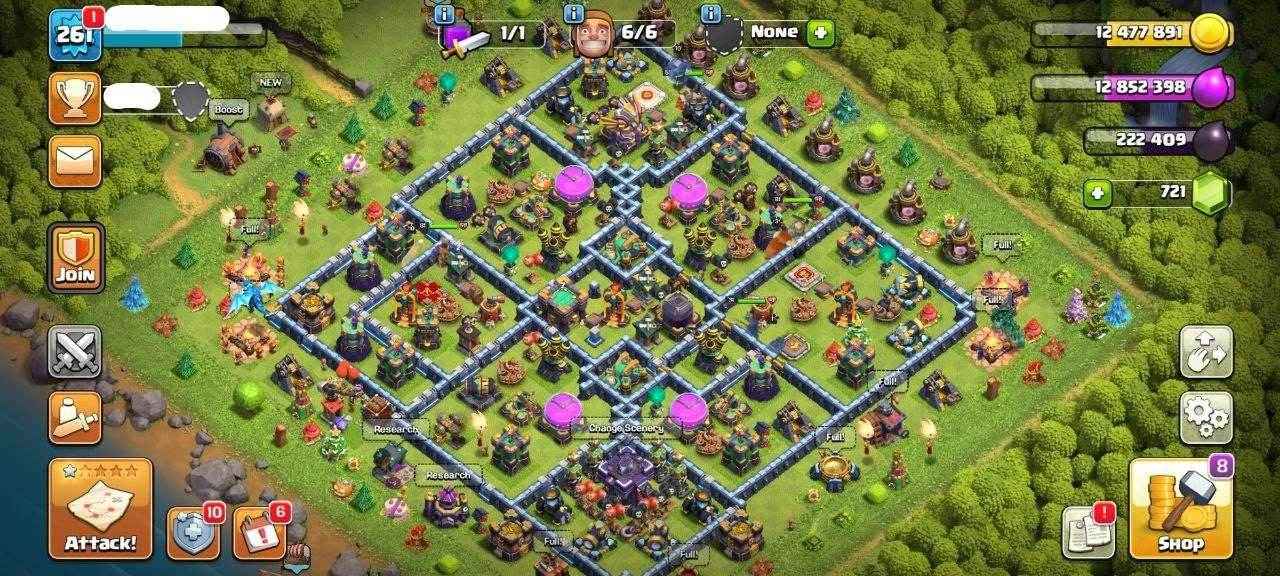Open the mail inbox envelope
The width and height of the screenshot is (1280, 576).
tap(75, 160)
